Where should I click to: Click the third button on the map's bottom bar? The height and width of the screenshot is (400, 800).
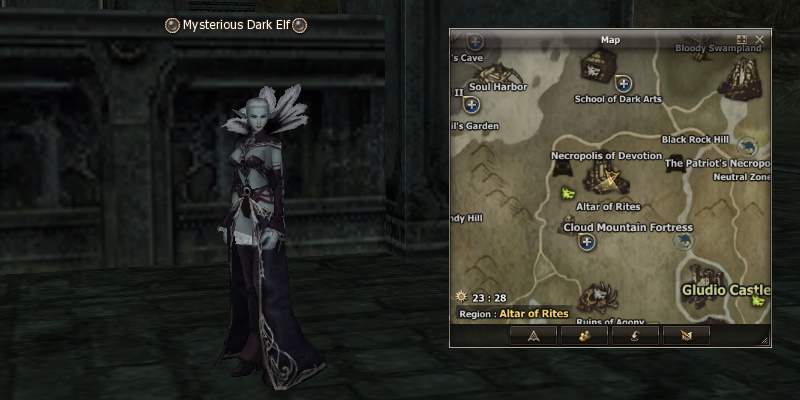click(x=637, y=336)
